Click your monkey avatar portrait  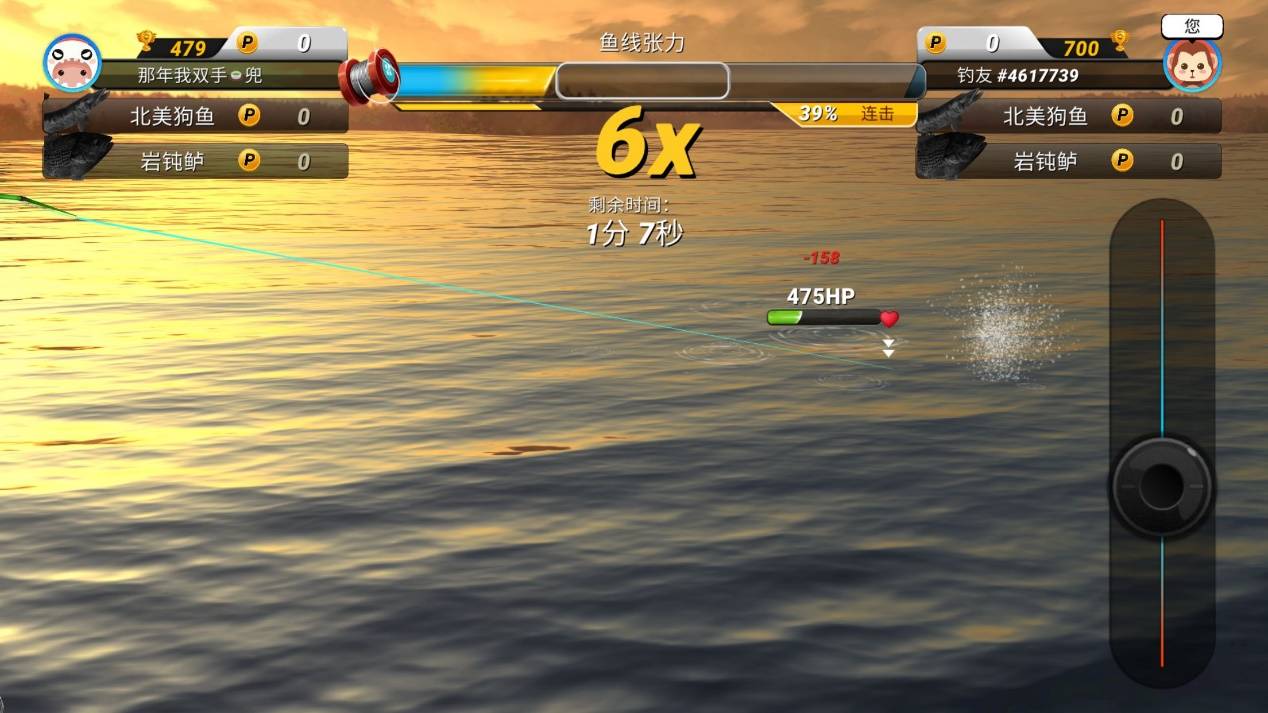pos(1192,64)
